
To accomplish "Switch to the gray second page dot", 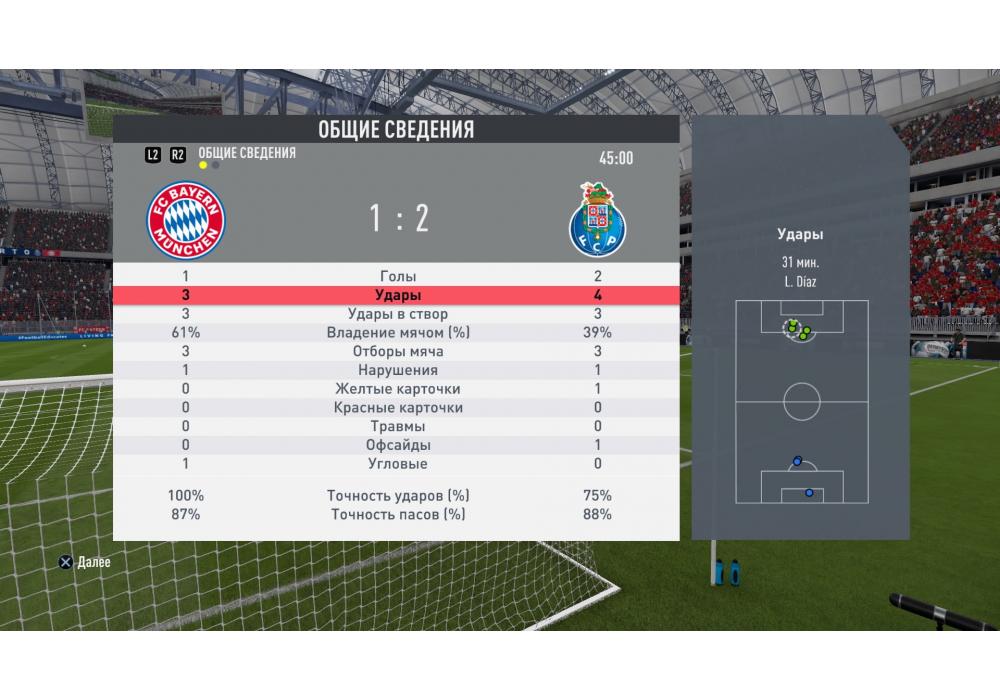I will [x=216, y=165].
